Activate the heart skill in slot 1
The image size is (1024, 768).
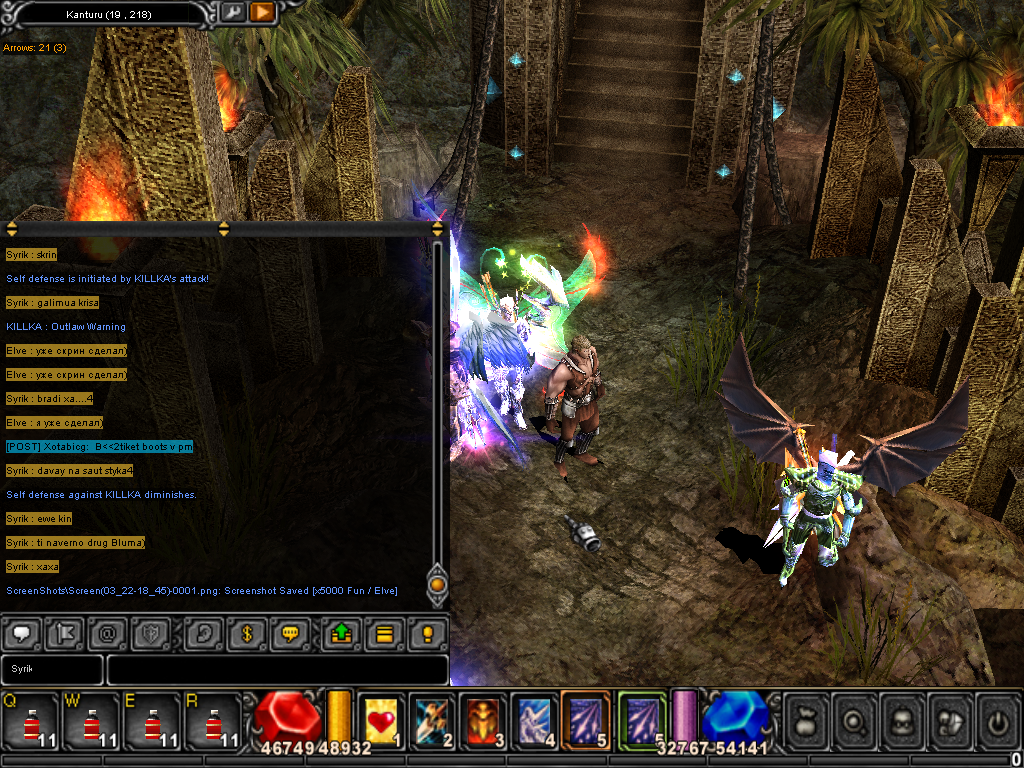tap(381, 720)
